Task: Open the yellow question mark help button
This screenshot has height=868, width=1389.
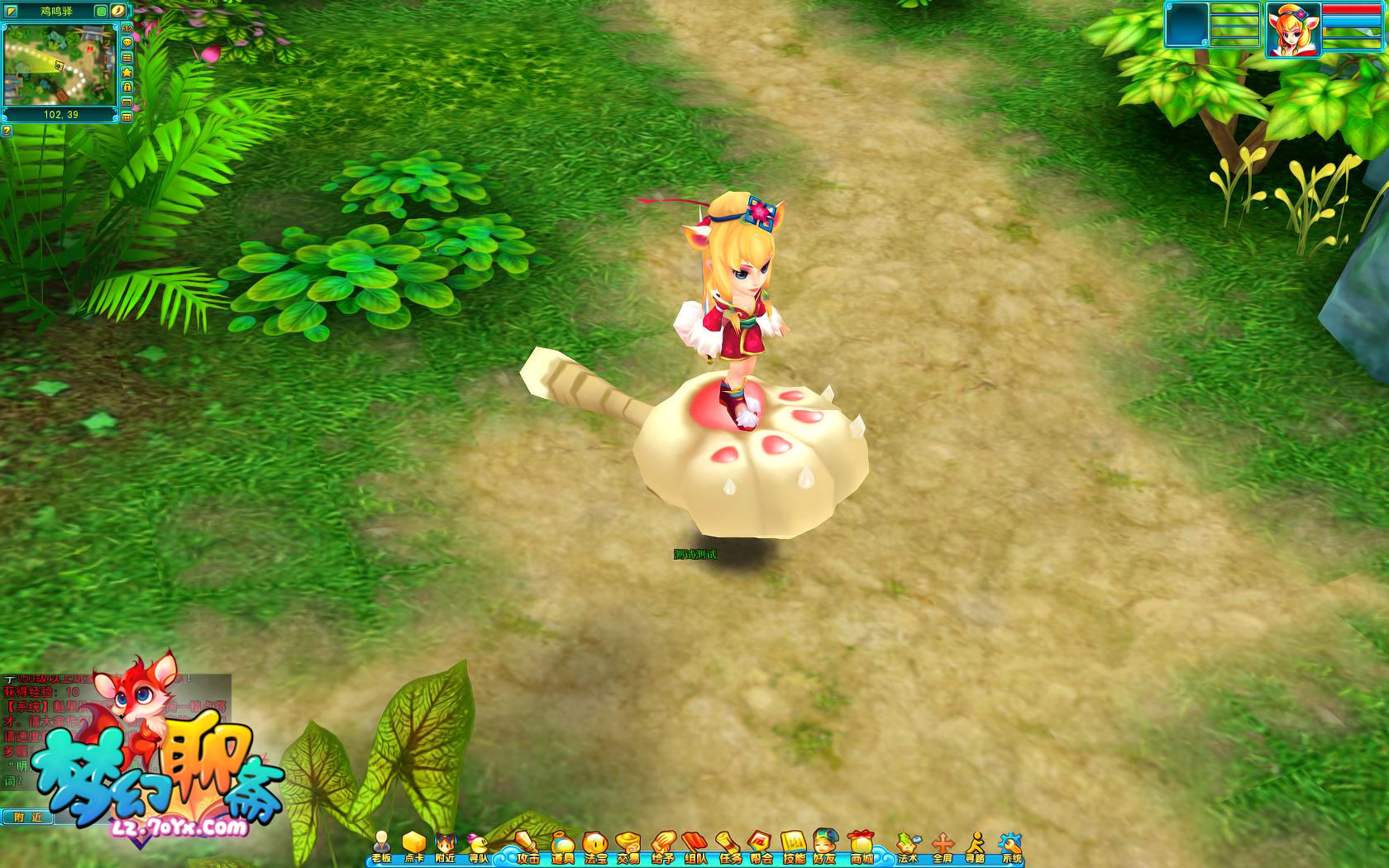Action: 7,131
